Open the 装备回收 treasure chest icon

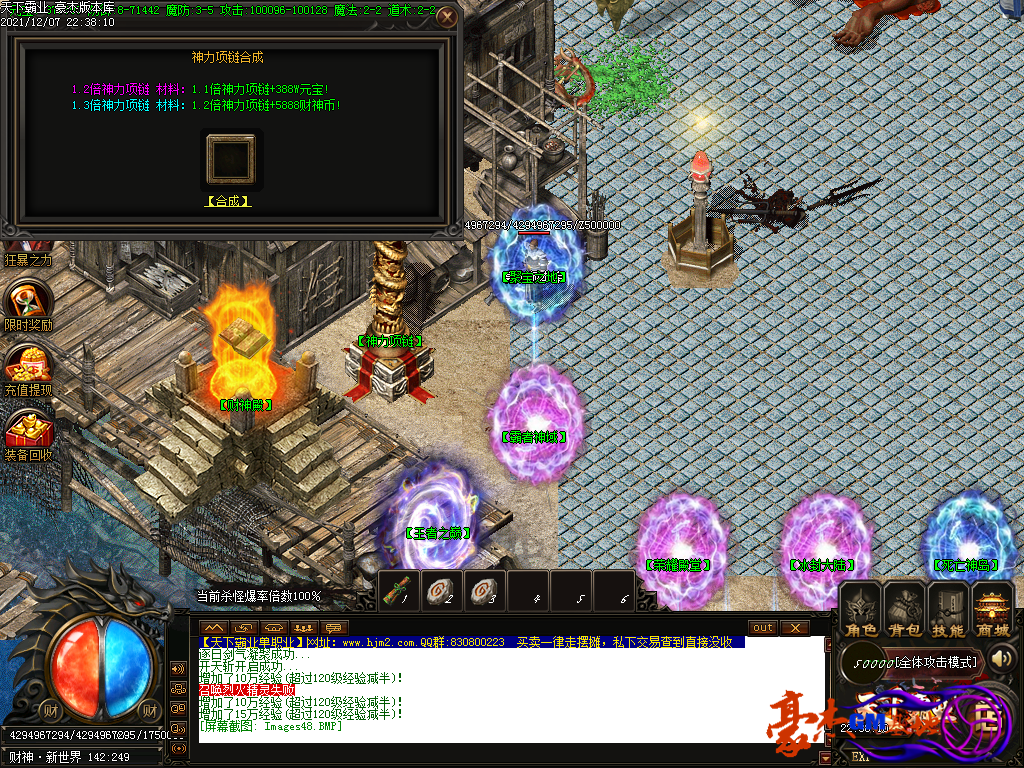click(x=28, y=430)
